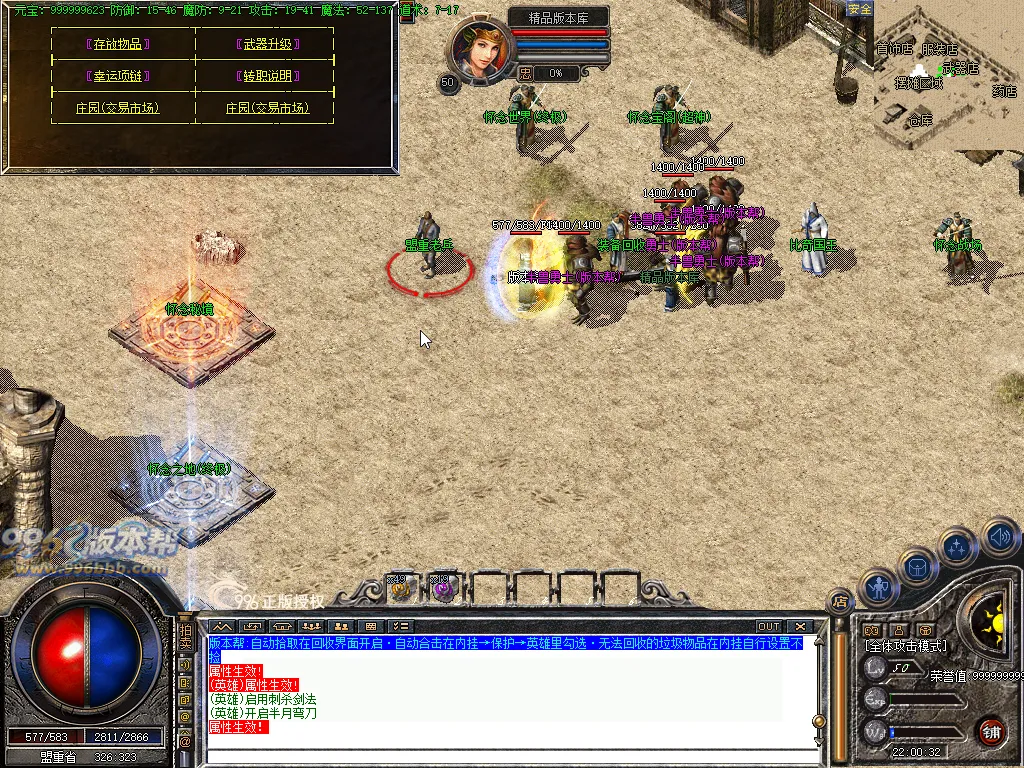Toggle the 全体攻击模式 attack mode label
Image resolution: width=1024 pixels, height=768 pixels.
(905, 646)
